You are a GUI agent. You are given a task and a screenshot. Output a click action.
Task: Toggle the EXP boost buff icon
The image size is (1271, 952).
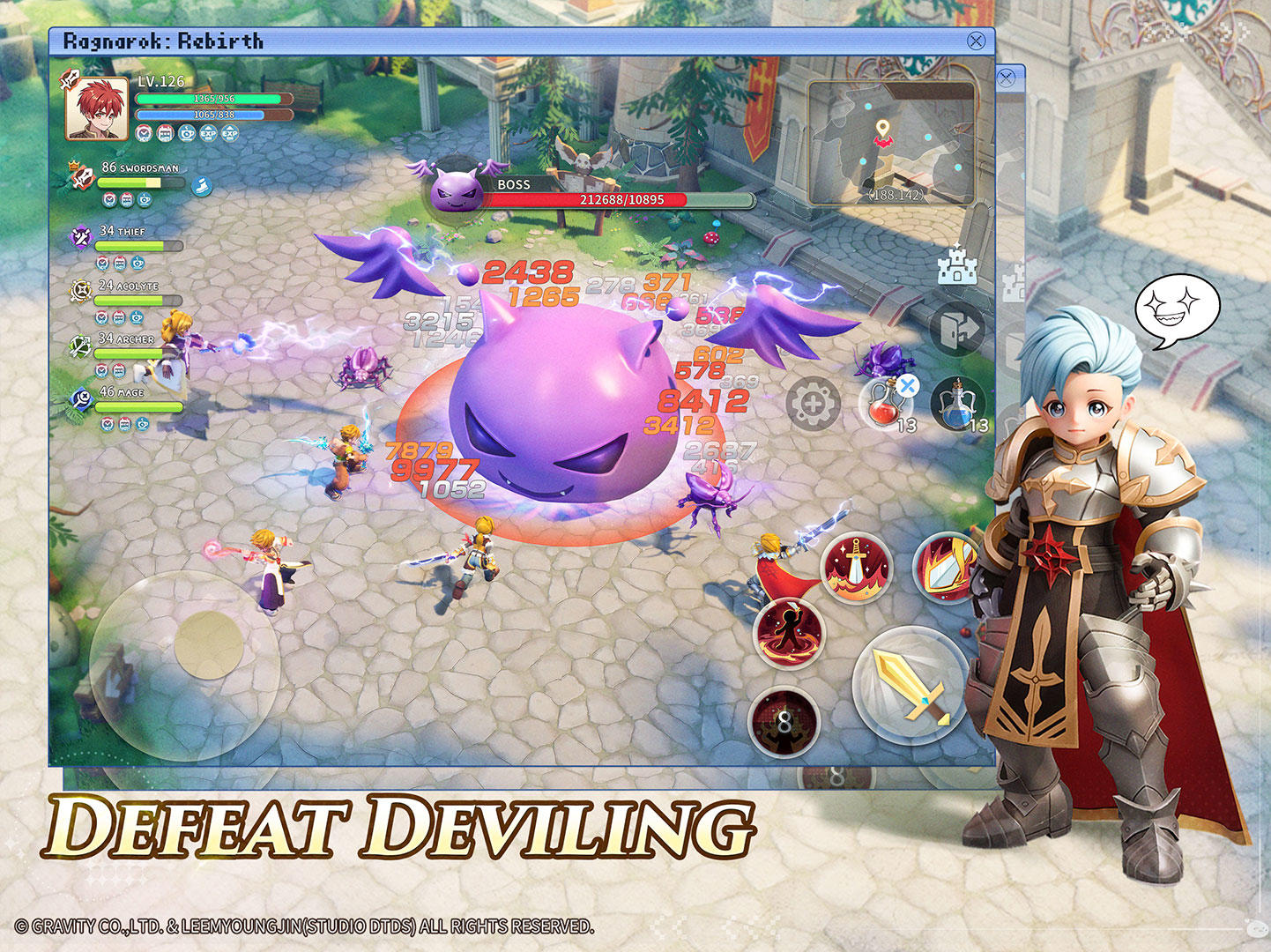point(210,134)
